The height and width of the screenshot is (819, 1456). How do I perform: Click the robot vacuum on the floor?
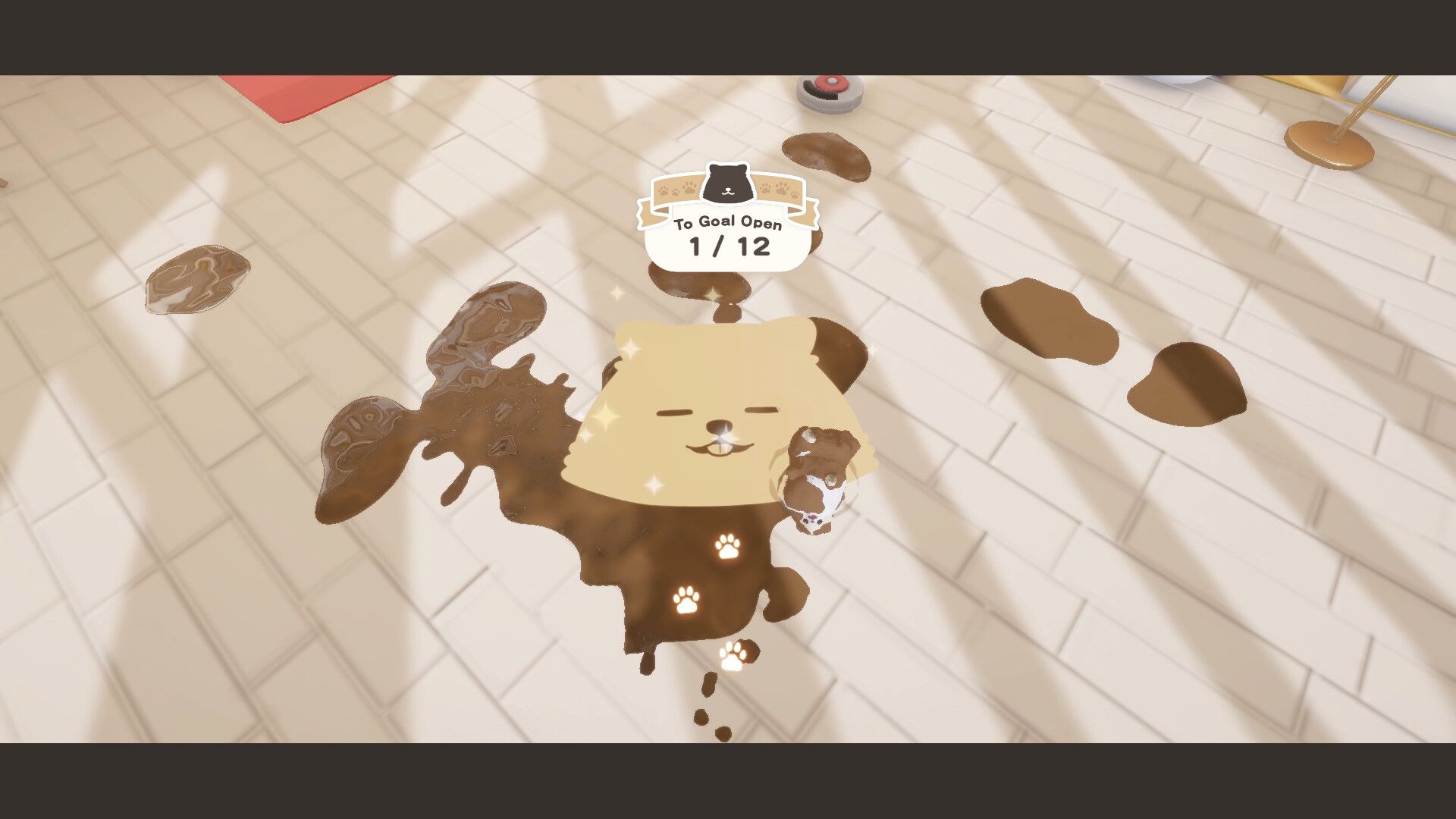pyautogui.click(x=827, y=95)
